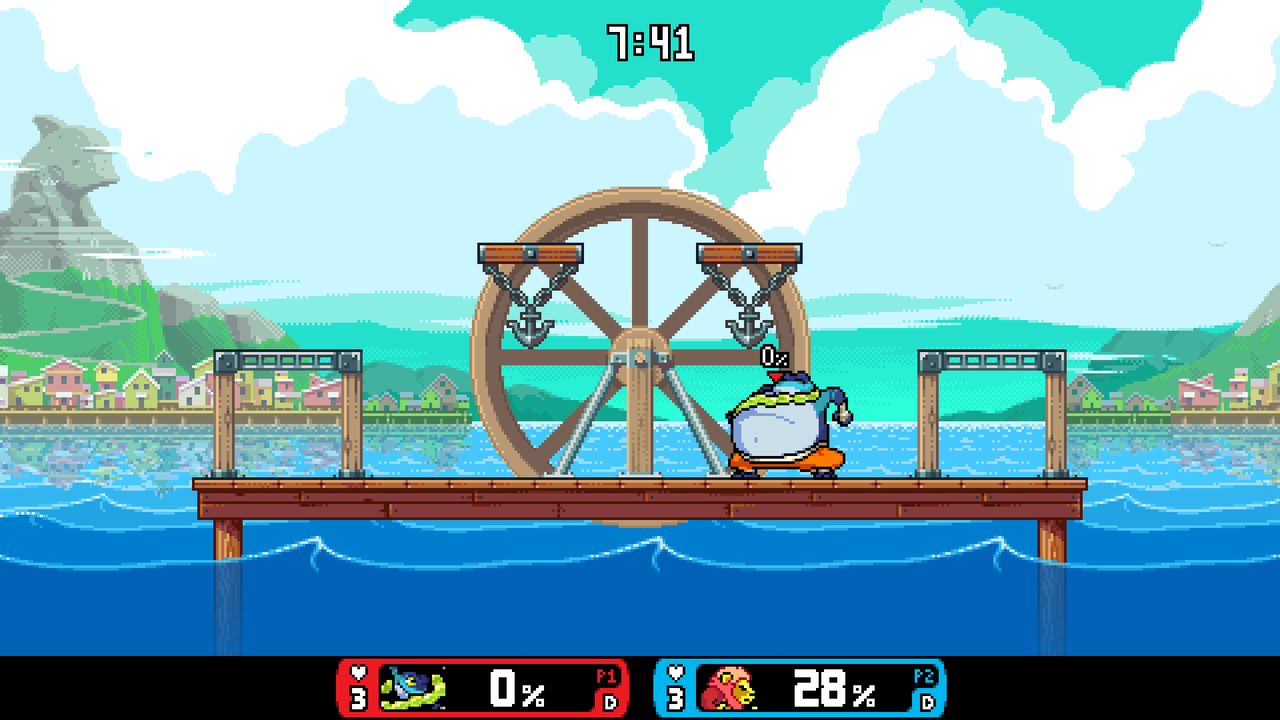Select the P2 character portrait in the blue panel
Viewport: 1280px width, 720px height.
click(x=728, y=688)
